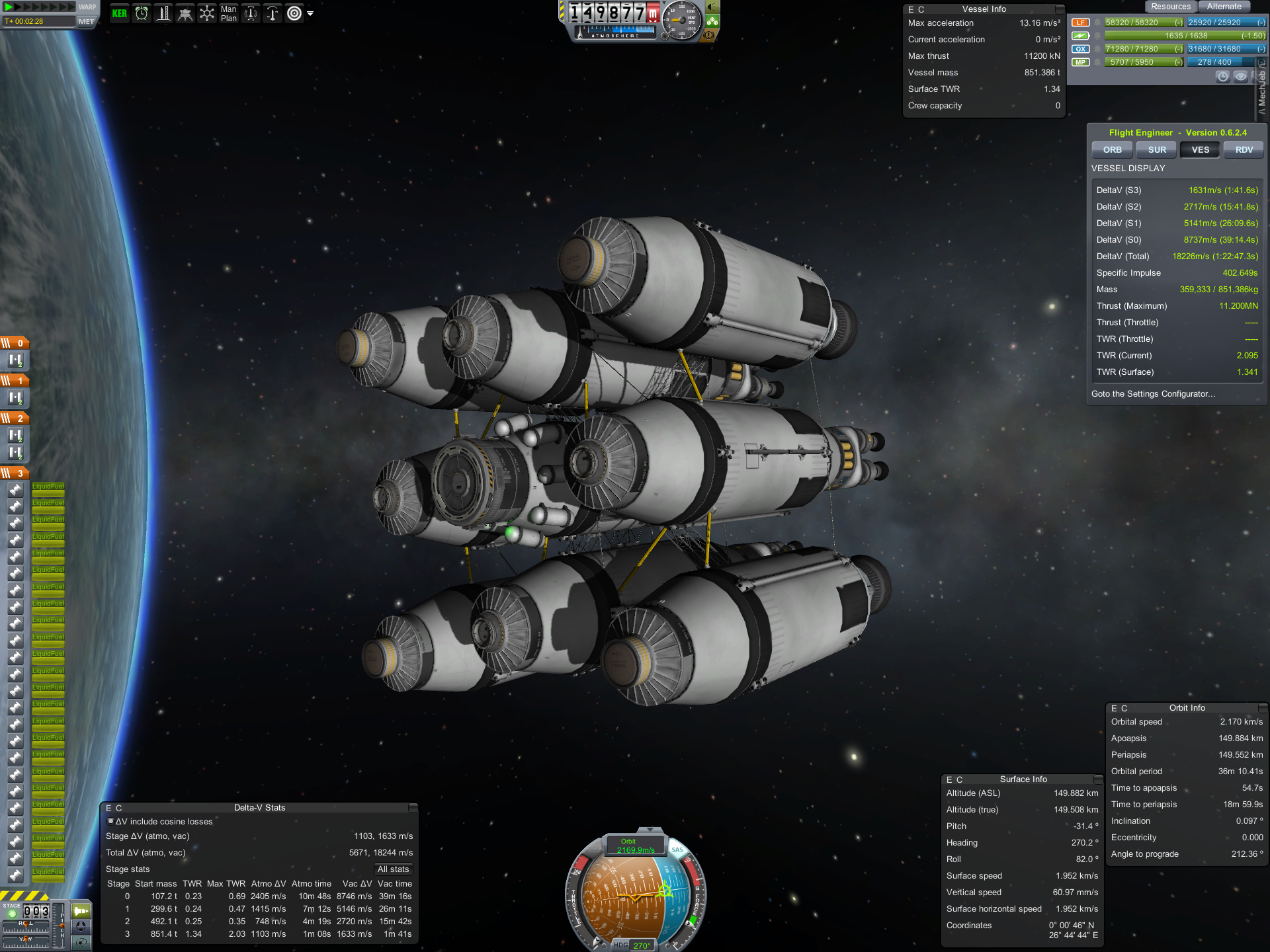Click the All stats button
Viewport: 1270px width, 952px height.
(x=393, y=869)
